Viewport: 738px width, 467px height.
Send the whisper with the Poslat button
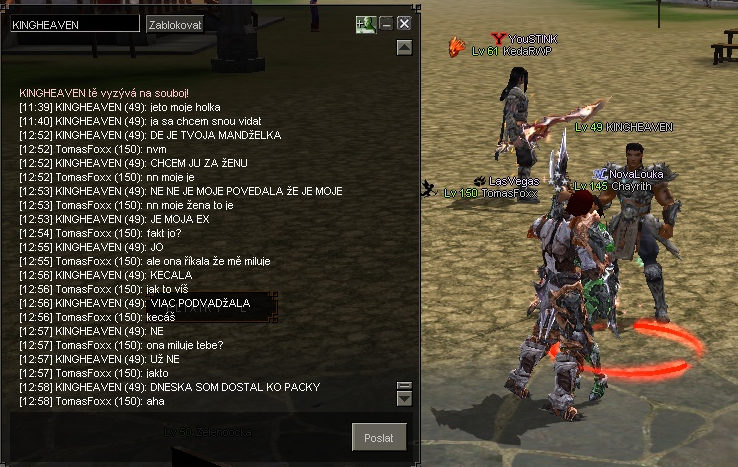point(380,438)
